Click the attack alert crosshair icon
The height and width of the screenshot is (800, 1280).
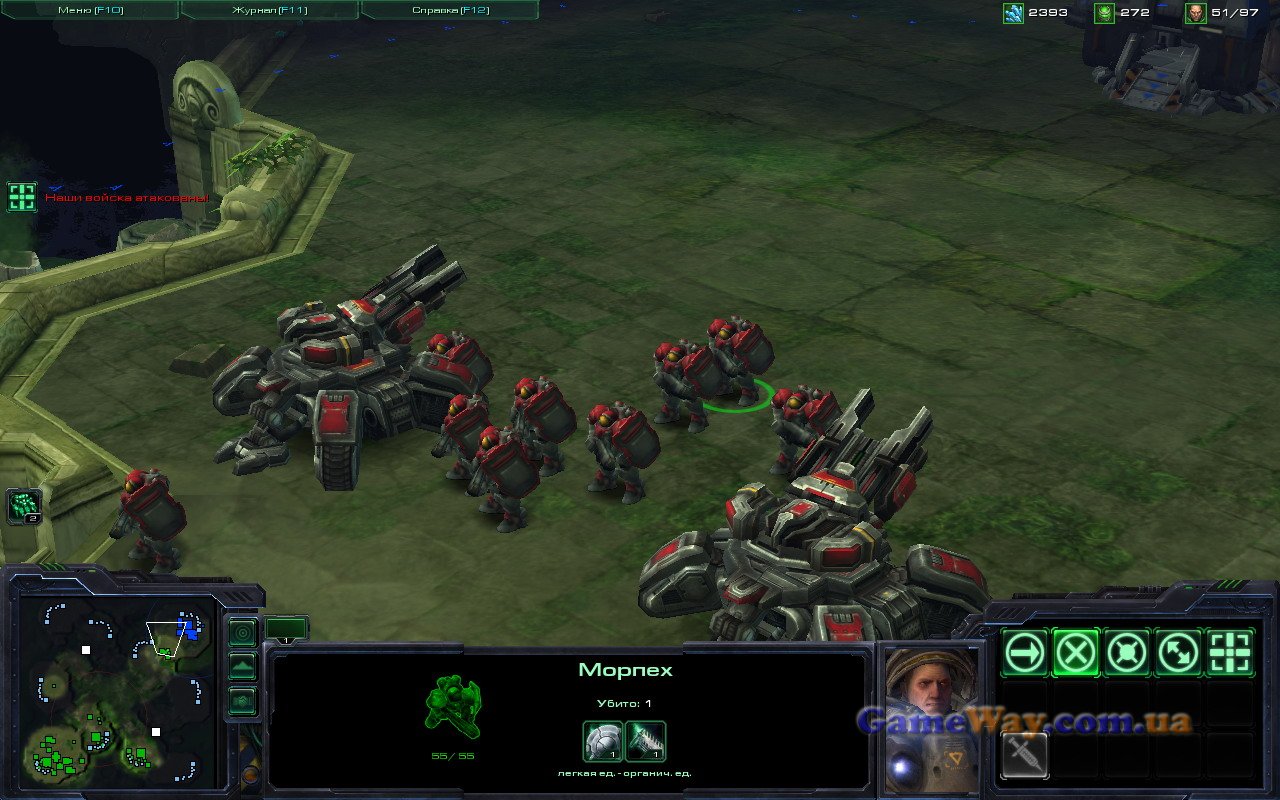pyautogui.click(x=22, y=197)
